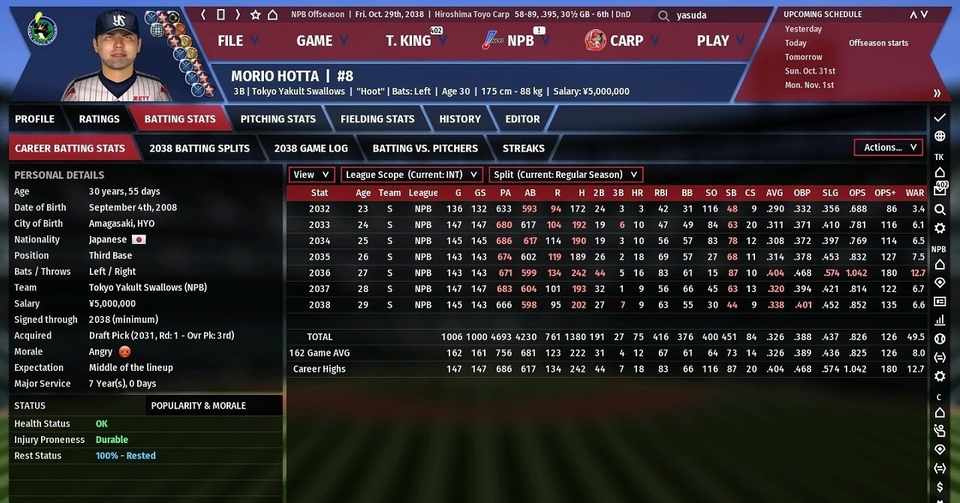Open the League Scope dropdown

[x=412, y=175]
